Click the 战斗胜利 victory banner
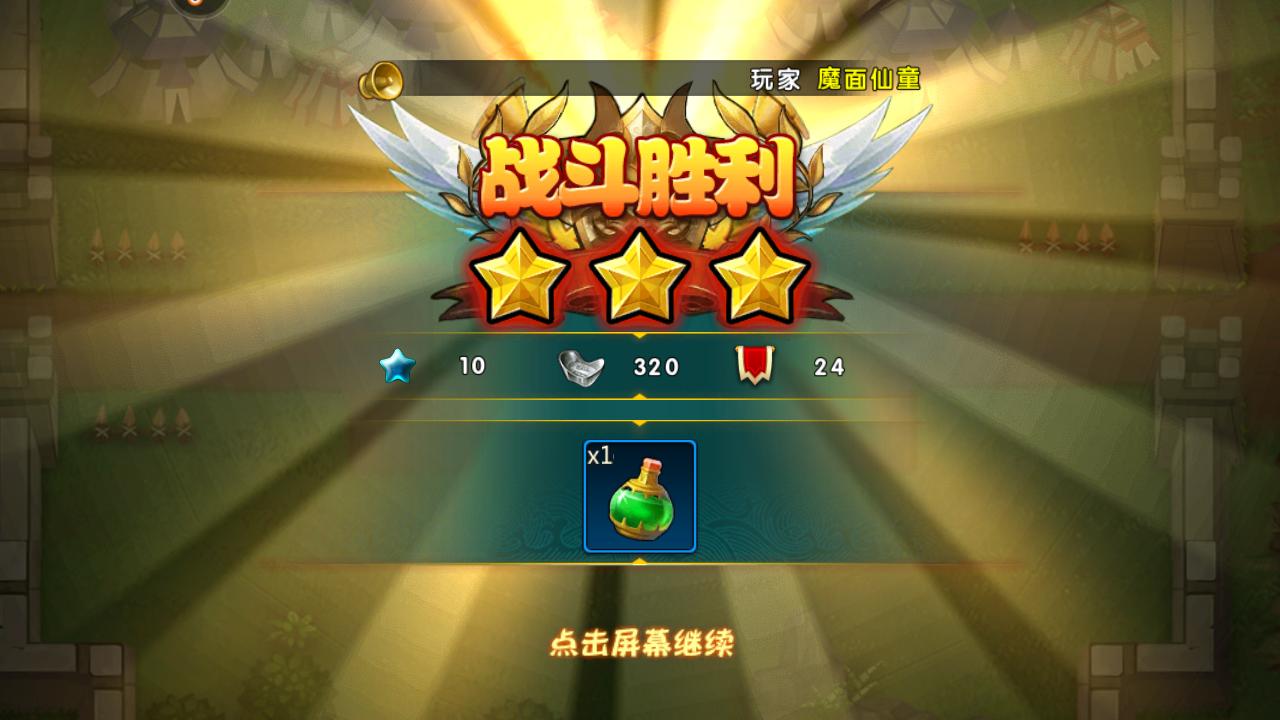The image size is (1280, 720). click(640, 172)
